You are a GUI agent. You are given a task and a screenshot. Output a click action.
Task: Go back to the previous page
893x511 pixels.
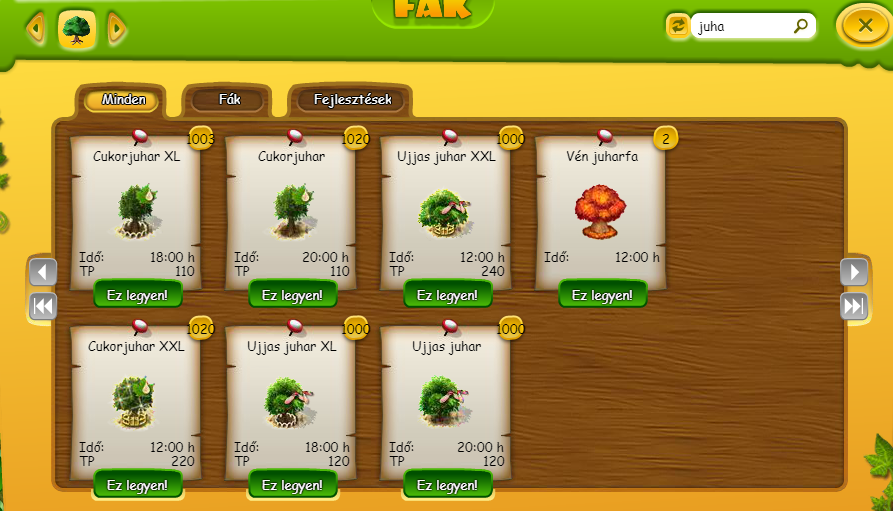[x=43, y=272]
